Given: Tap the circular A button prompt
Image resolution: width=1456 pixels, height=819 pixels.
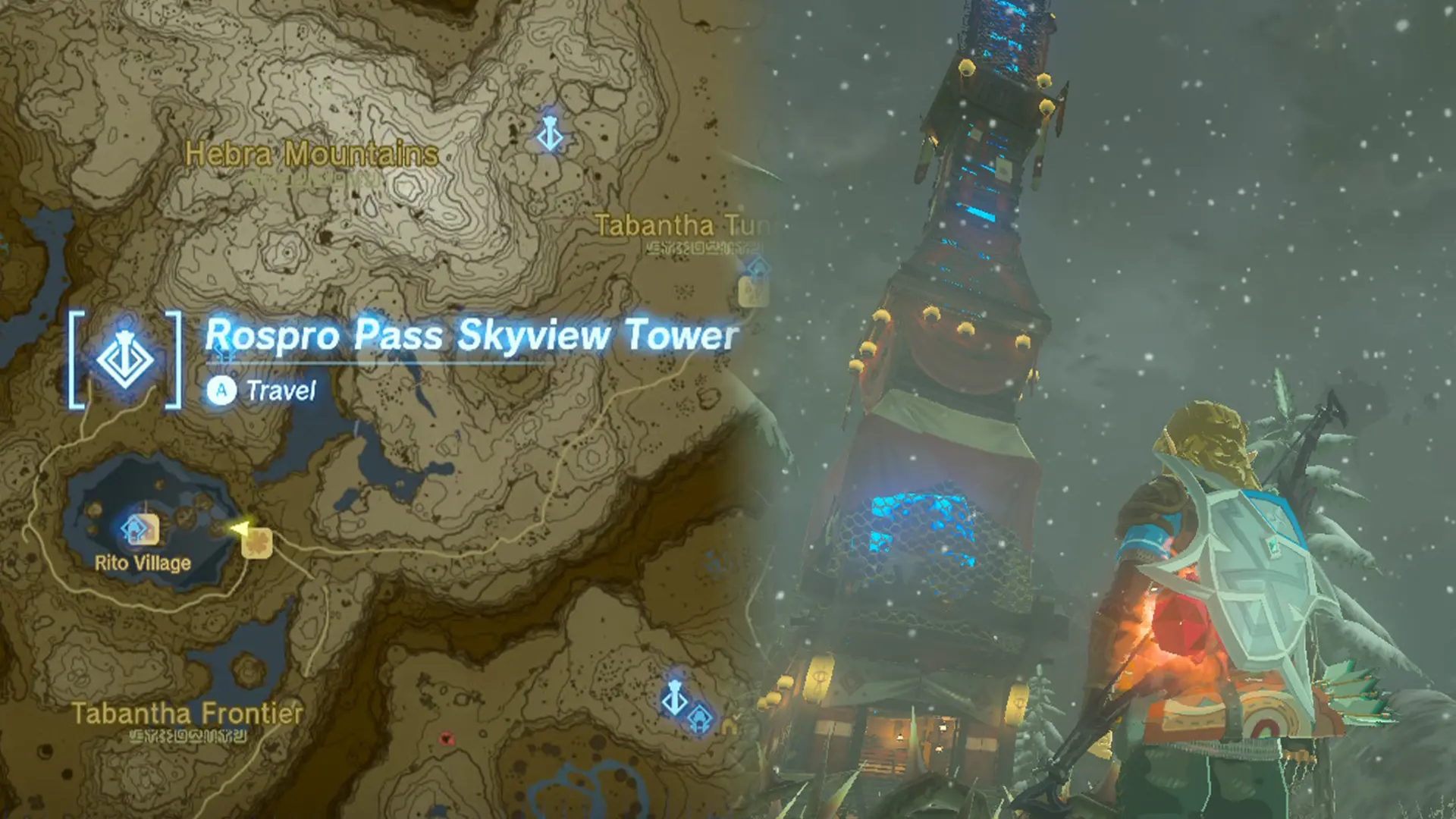Looking at the screenshot, I should coord(223,391).
